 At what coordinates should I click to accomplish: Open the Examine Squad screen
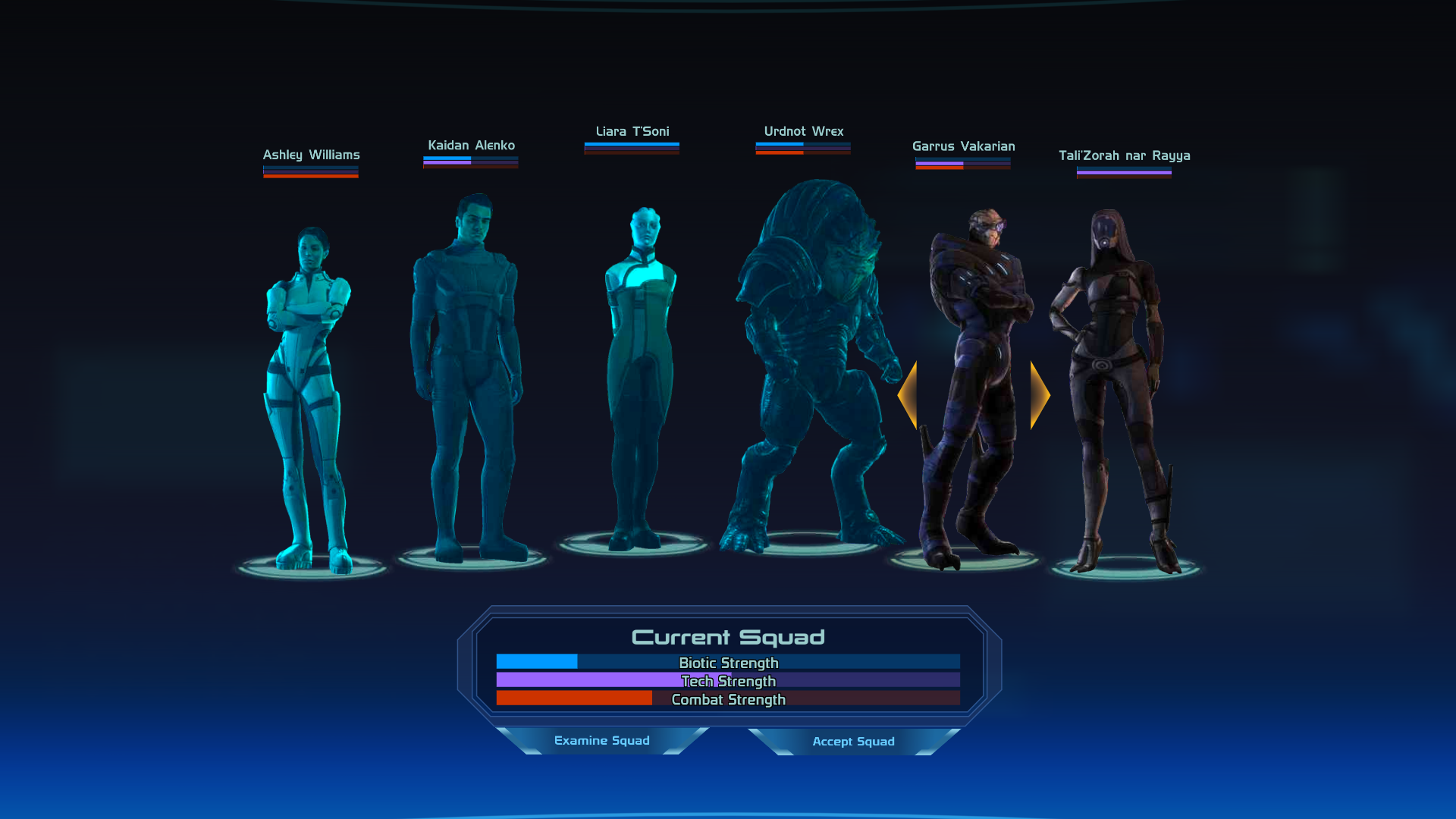(602, 741)
